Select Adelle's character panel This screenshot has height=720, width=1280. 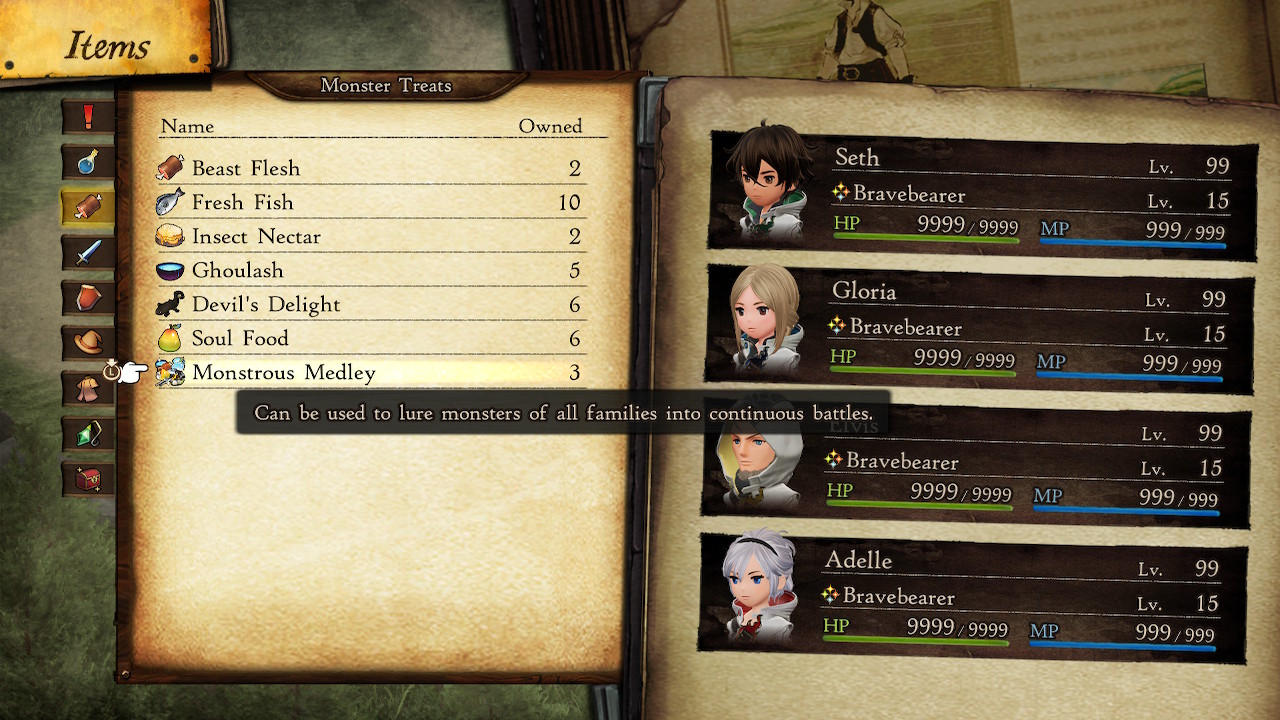[x=972, y=598]
